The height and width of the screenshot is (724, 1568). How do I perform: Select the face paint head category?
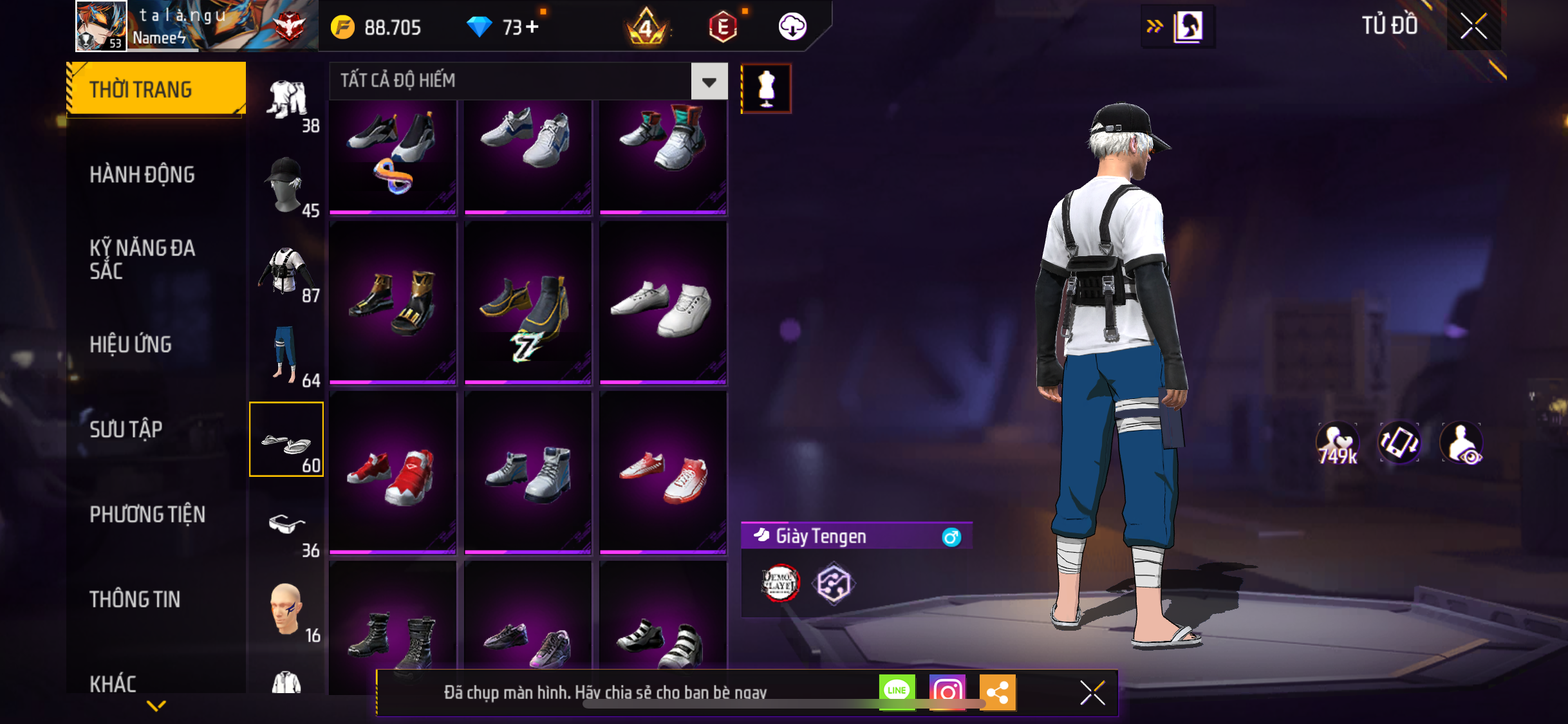[286, 611]
